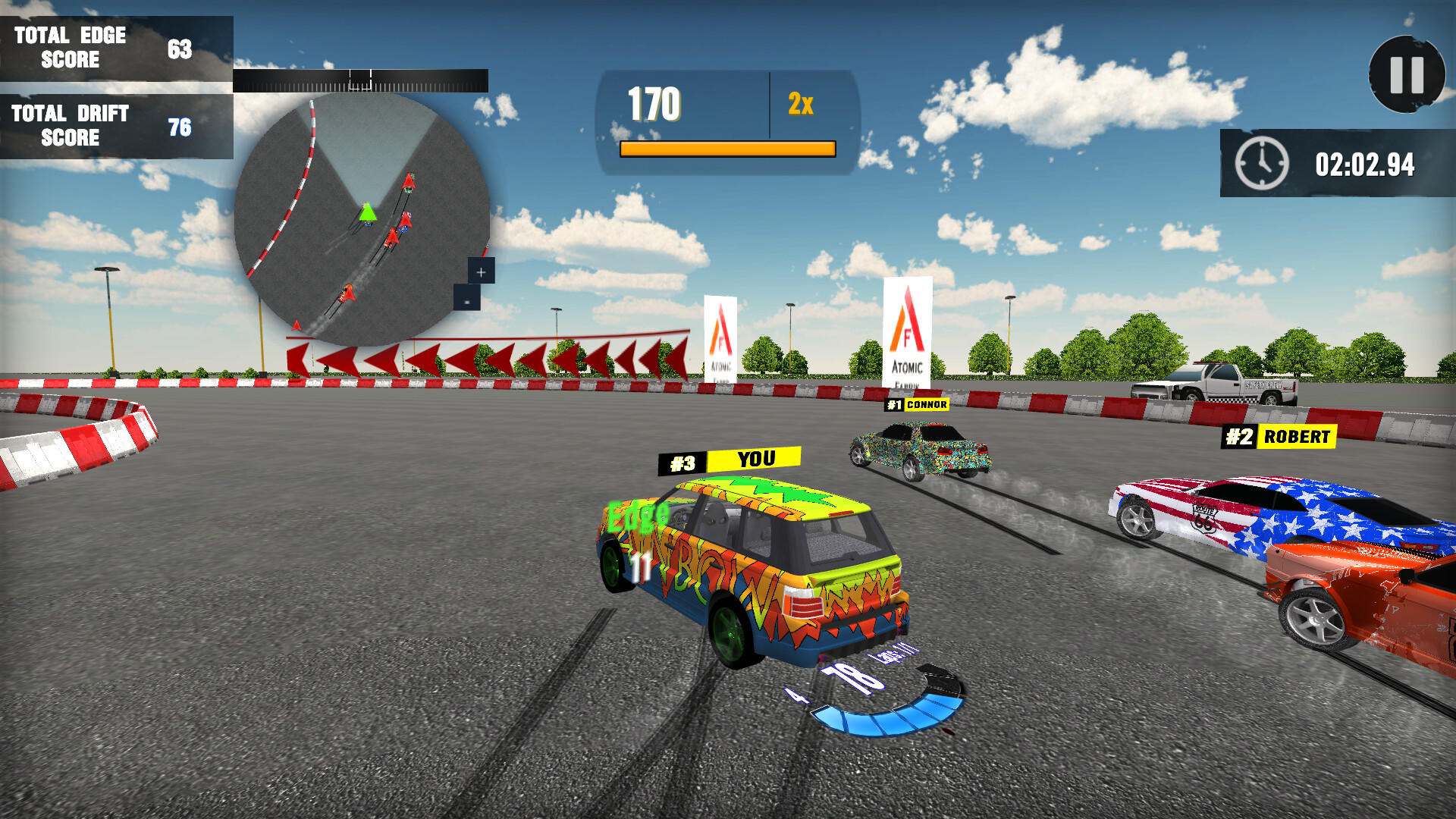Viewport: 1456px width, 819px height.
Task: Click the Total Edge Score panel
Action: (114, 47)
